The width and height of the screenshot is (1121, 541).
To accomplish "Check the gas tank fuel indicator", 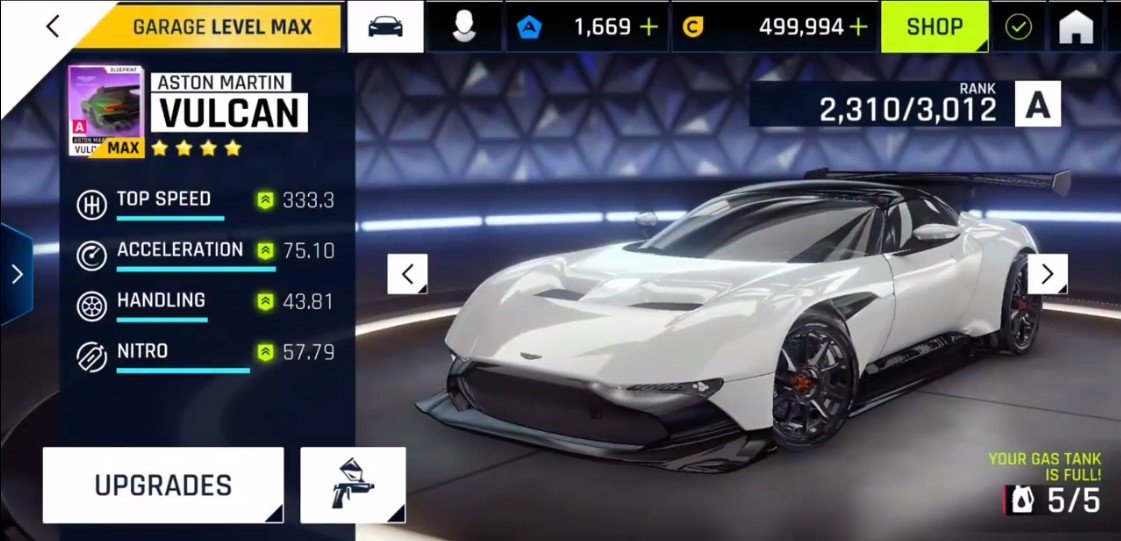I will 1053,499.
